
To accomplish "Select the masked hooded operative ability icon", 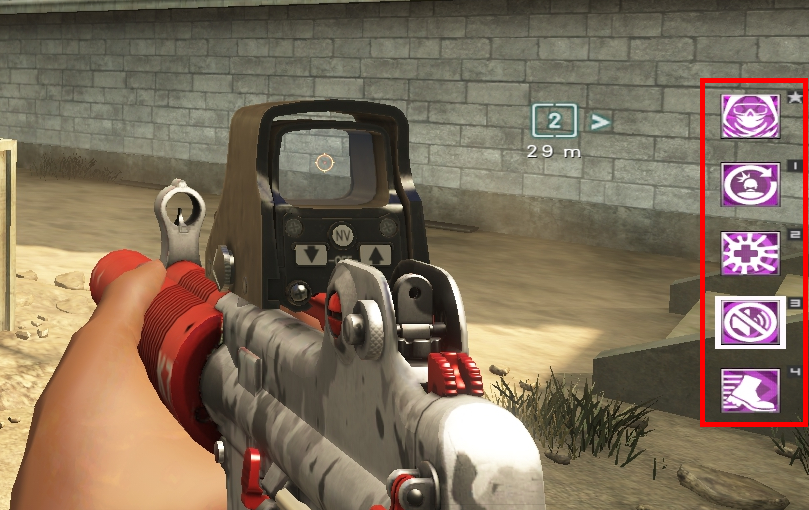I will [750, 116].
